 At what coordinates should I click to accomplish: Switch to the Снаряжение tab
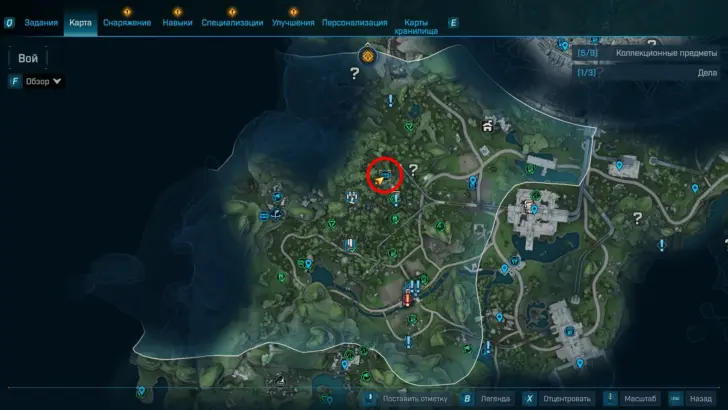tap(127, 21)
